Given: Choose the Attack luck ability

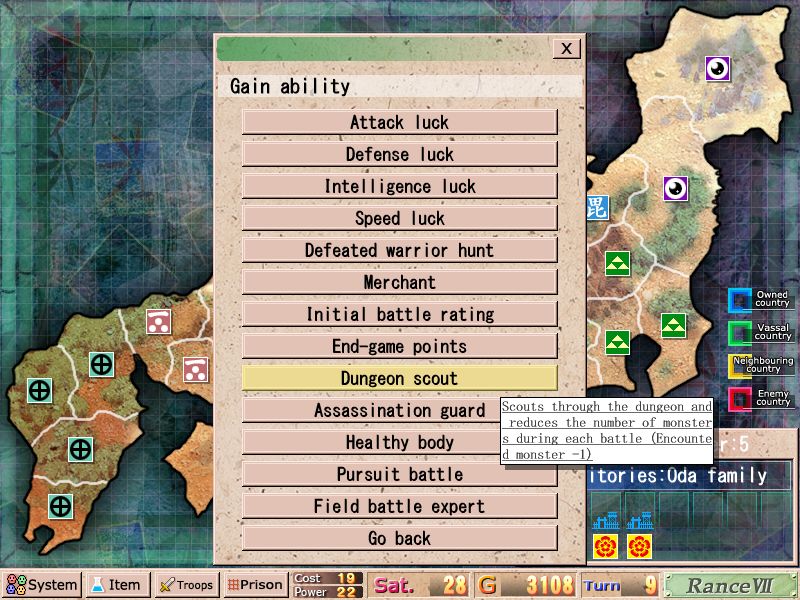Looking at the screenshot, I should point(399,122).
